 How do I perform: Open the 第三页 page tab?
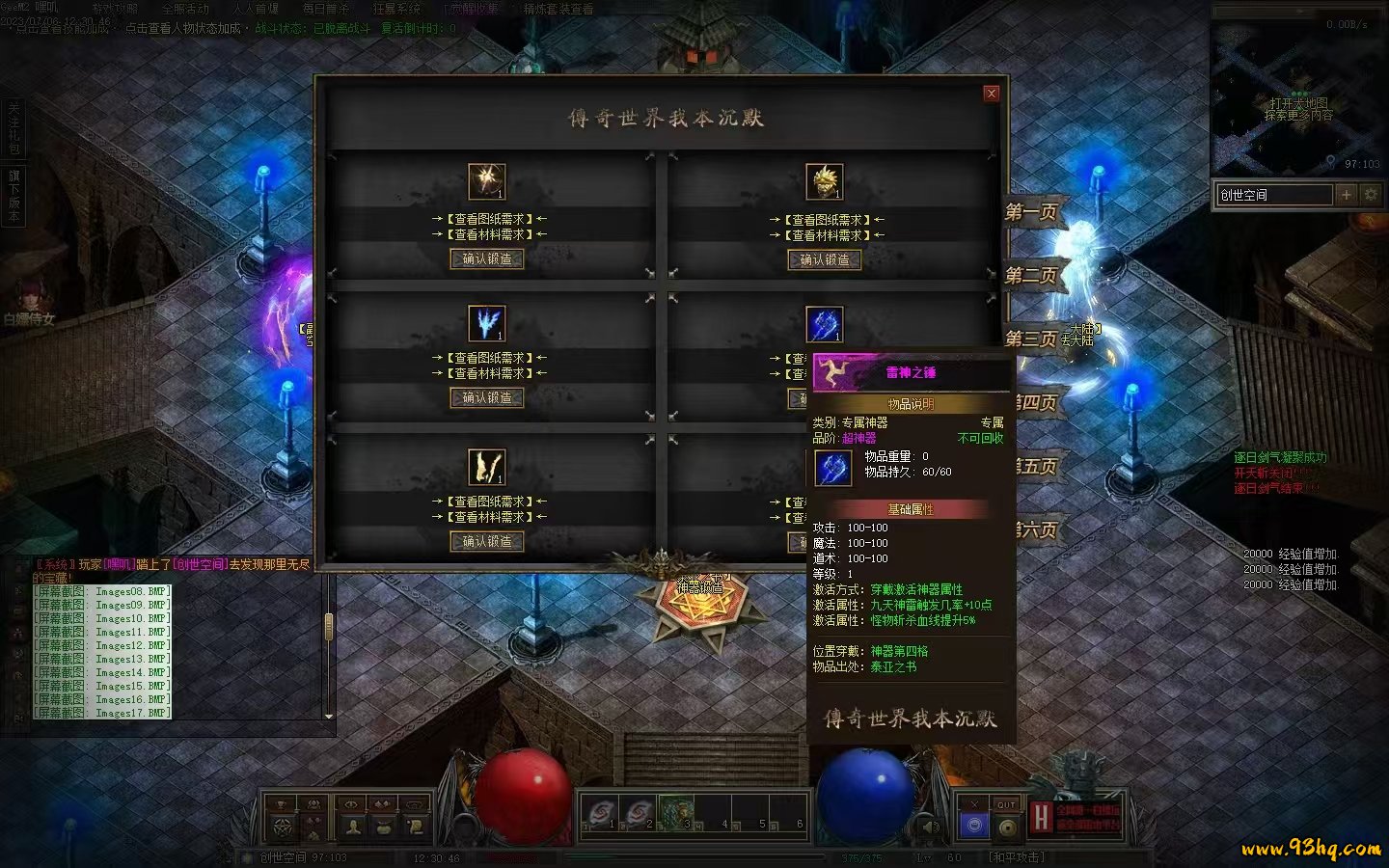(x=1031, y=339)
